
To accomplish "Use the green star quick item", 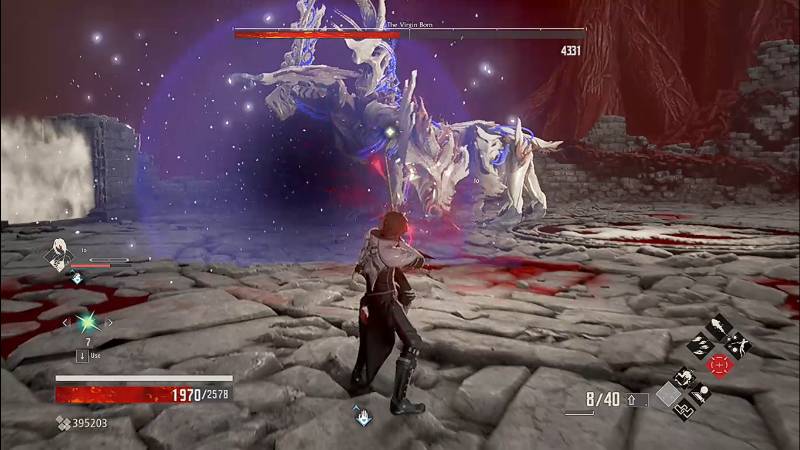I will coord(87,322).
